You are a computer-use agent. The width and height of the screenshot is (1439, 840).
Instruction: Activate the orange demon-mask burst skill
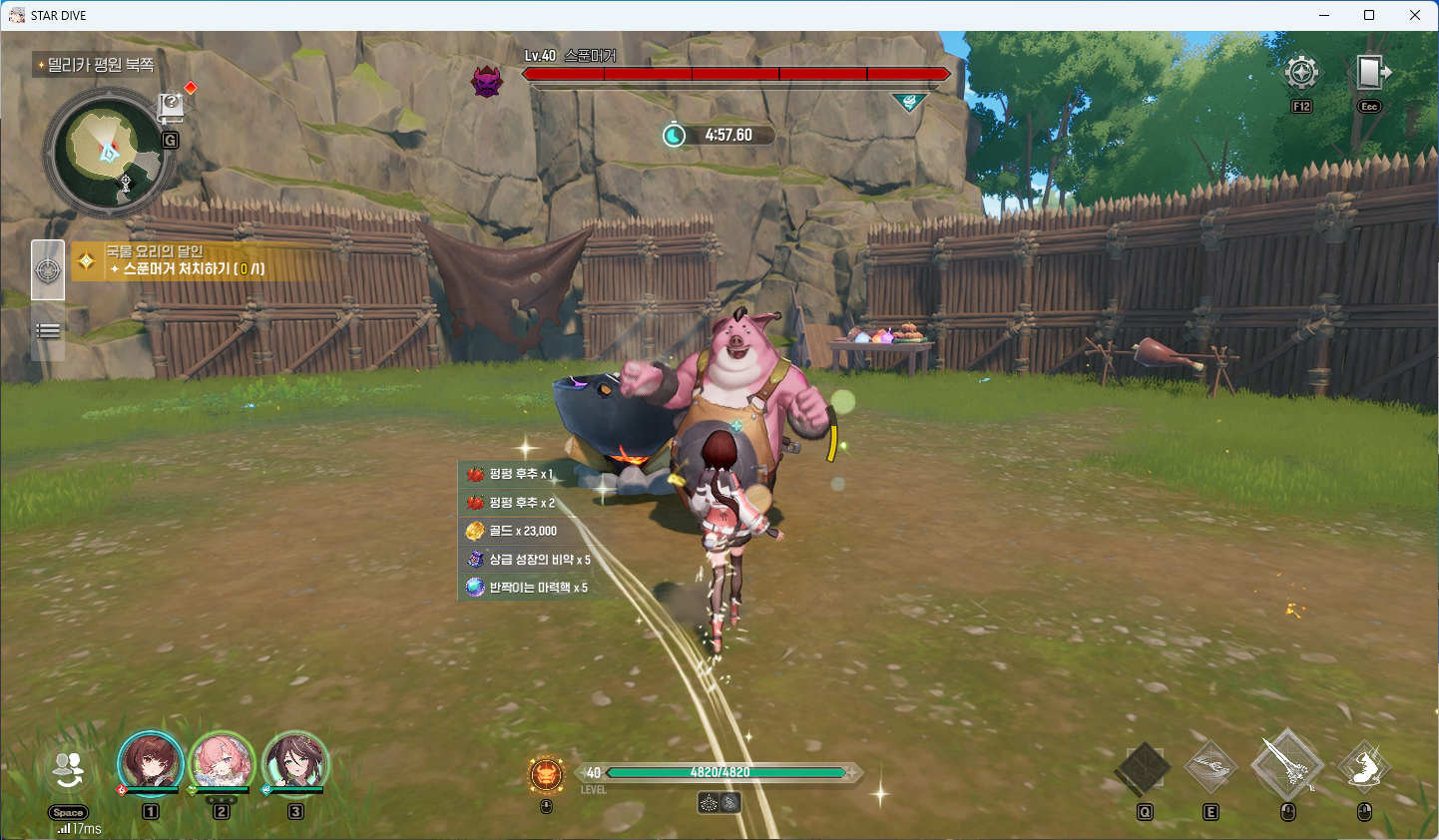(x=546, y=774)
